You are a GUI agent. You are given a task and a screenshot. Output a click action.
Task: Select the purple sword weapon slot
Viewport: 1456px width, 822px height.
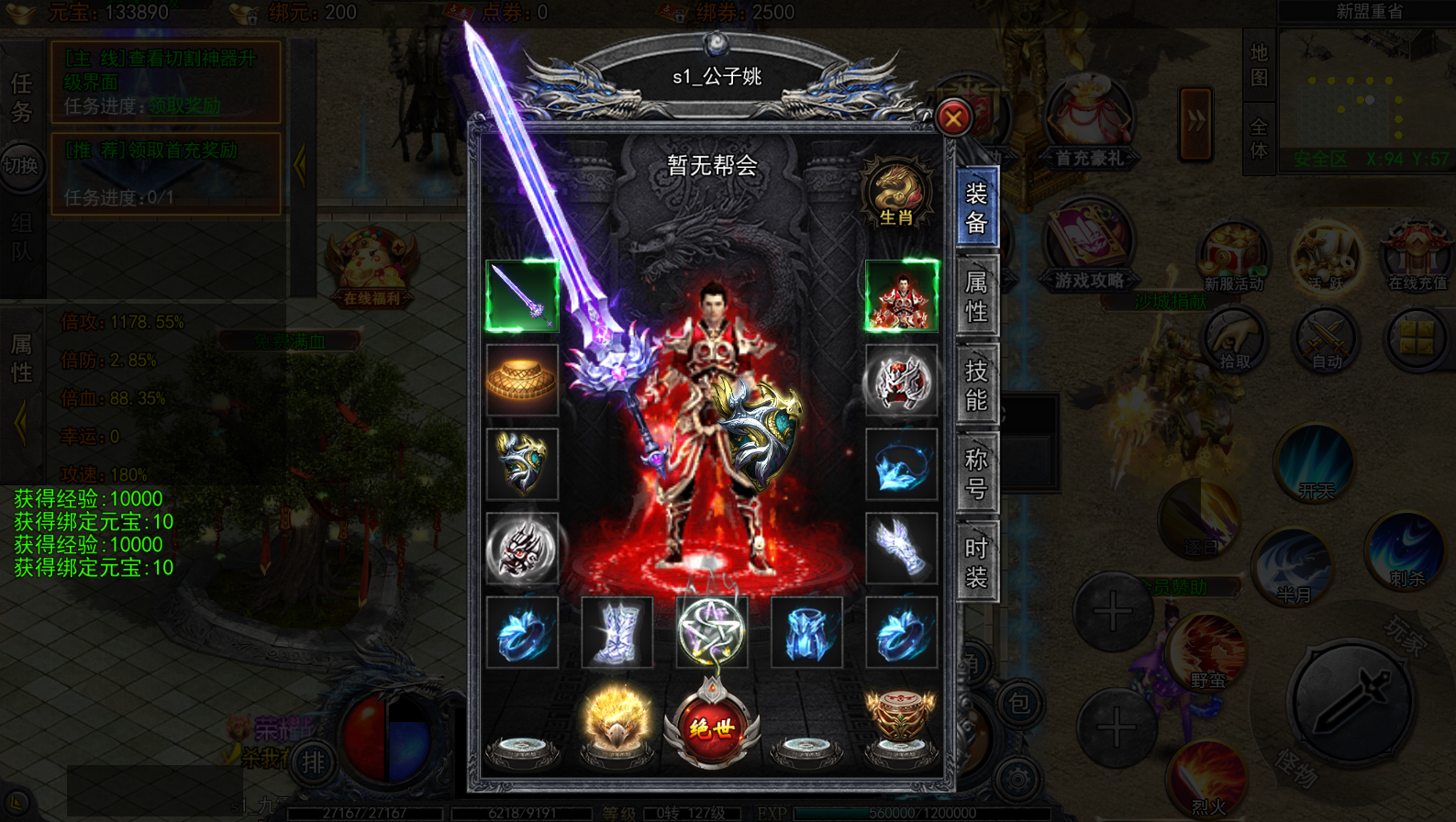pos(522,295)
